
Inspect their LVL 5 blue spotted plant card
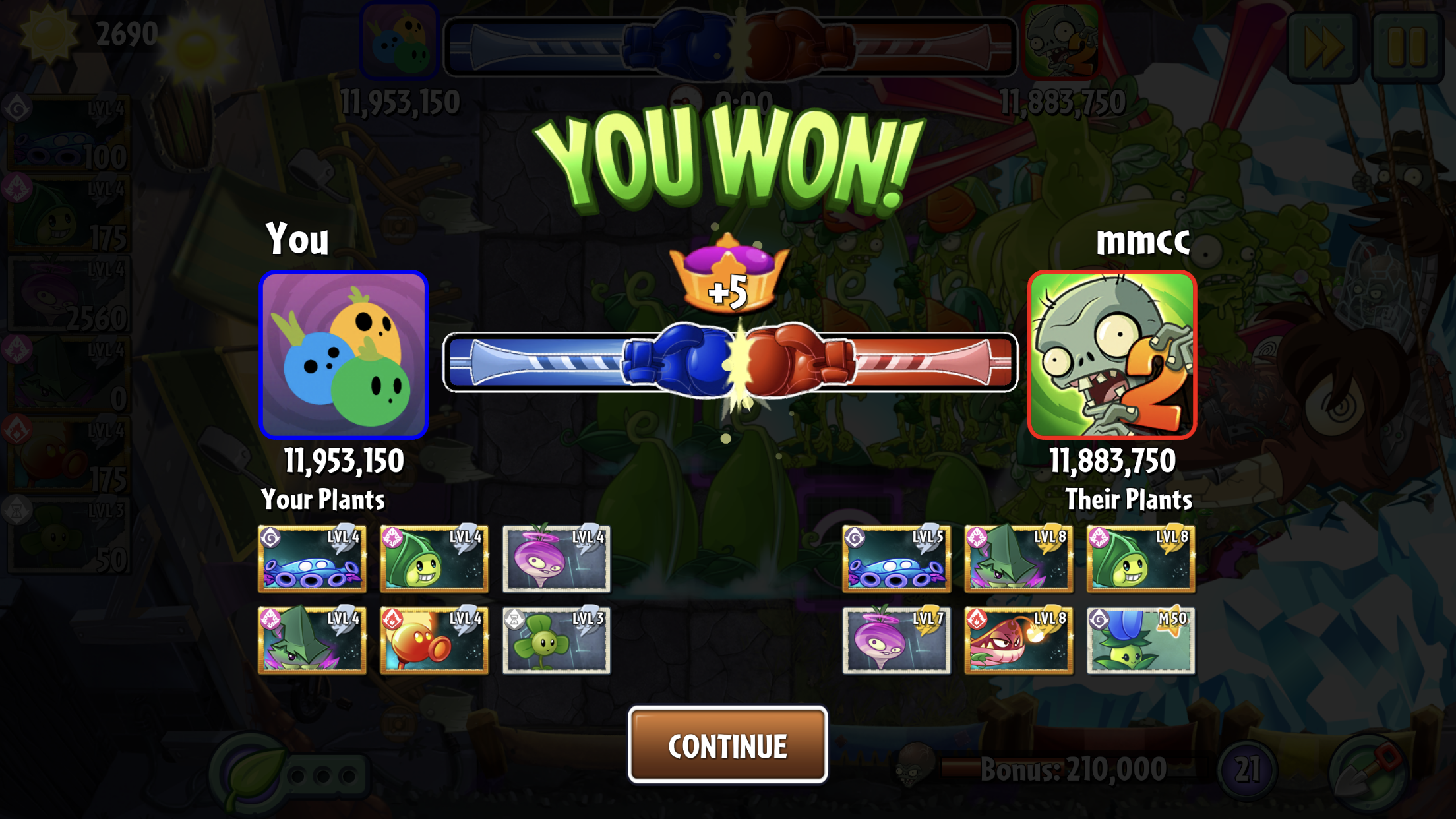(896, 559)
